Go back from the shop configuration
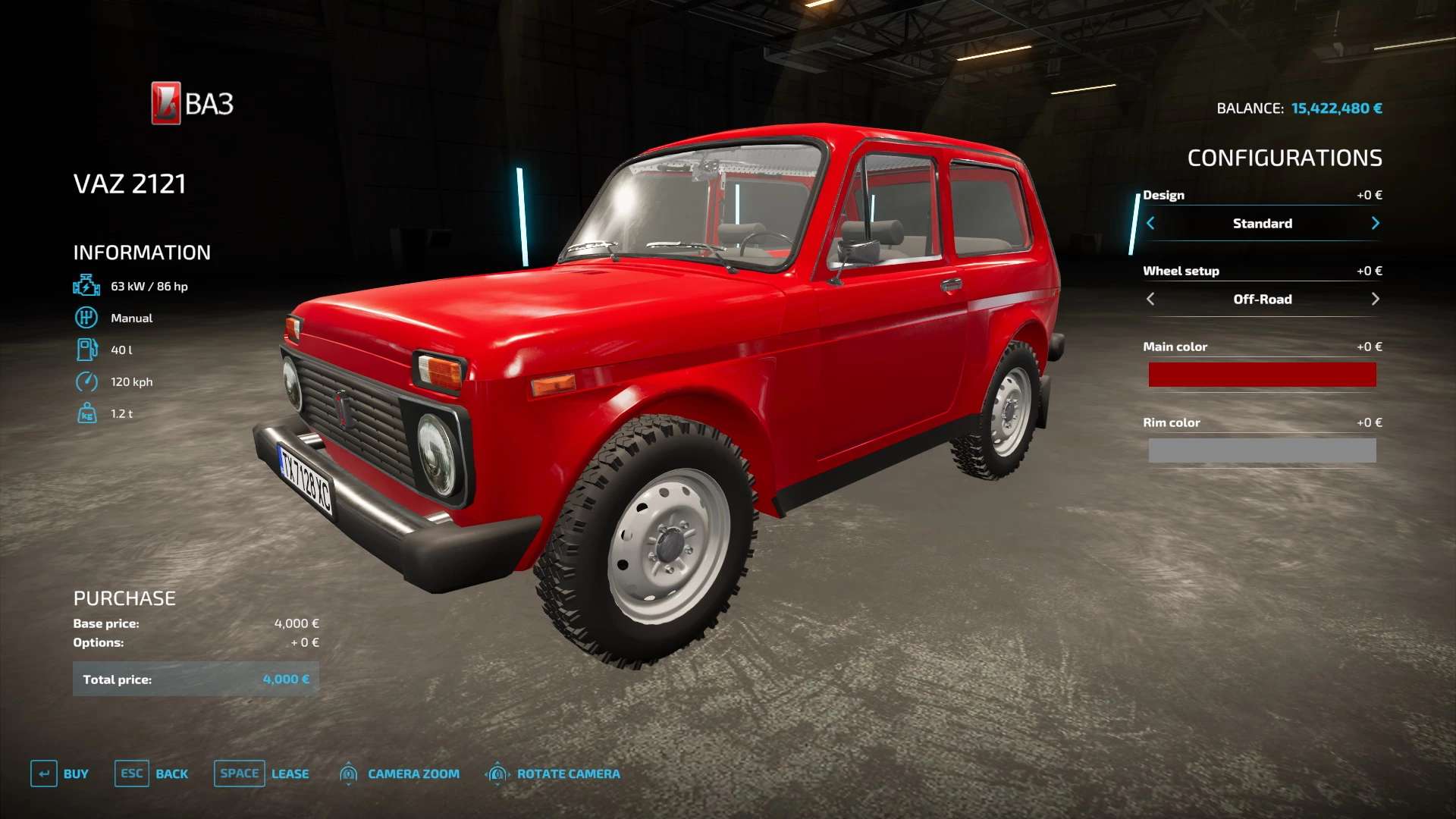Image resolution: width=1456 pixels, height=819 pixels. (152, 773)
